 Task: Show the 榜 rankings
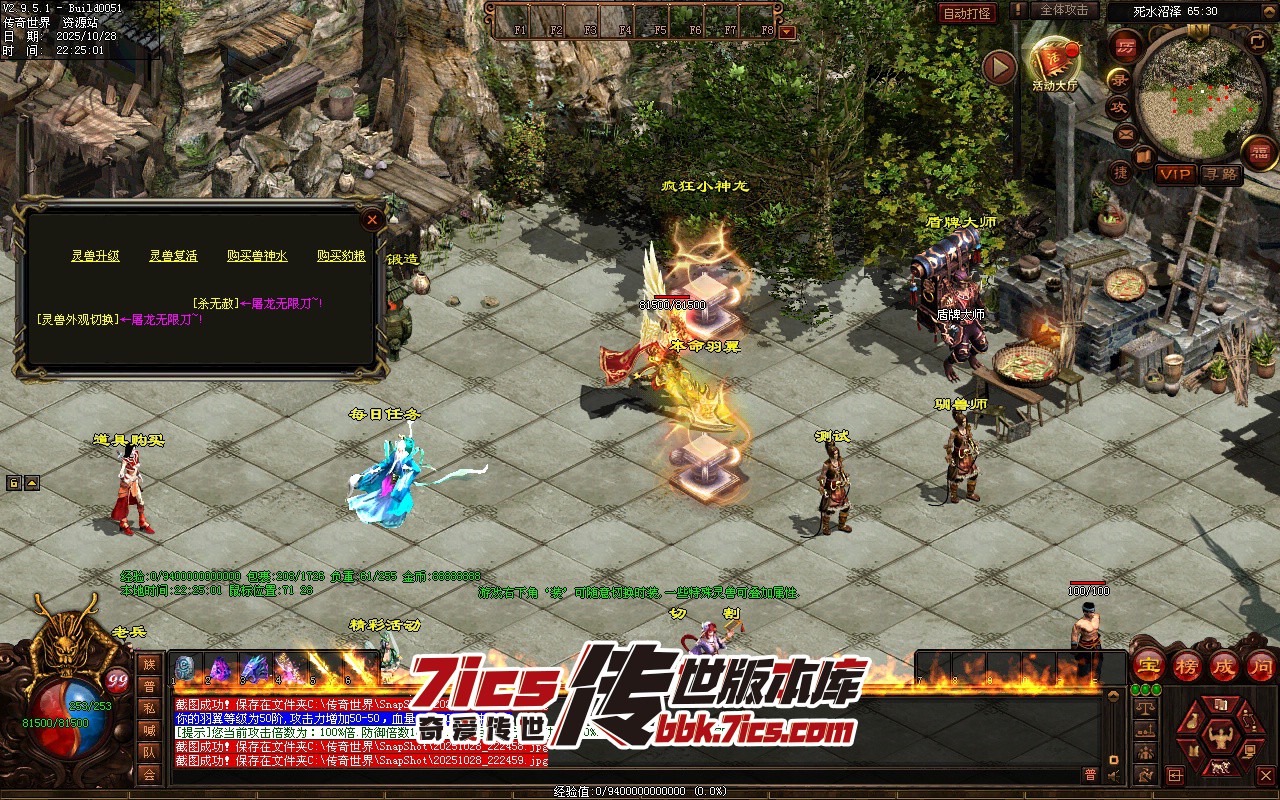pos(1187,665)
